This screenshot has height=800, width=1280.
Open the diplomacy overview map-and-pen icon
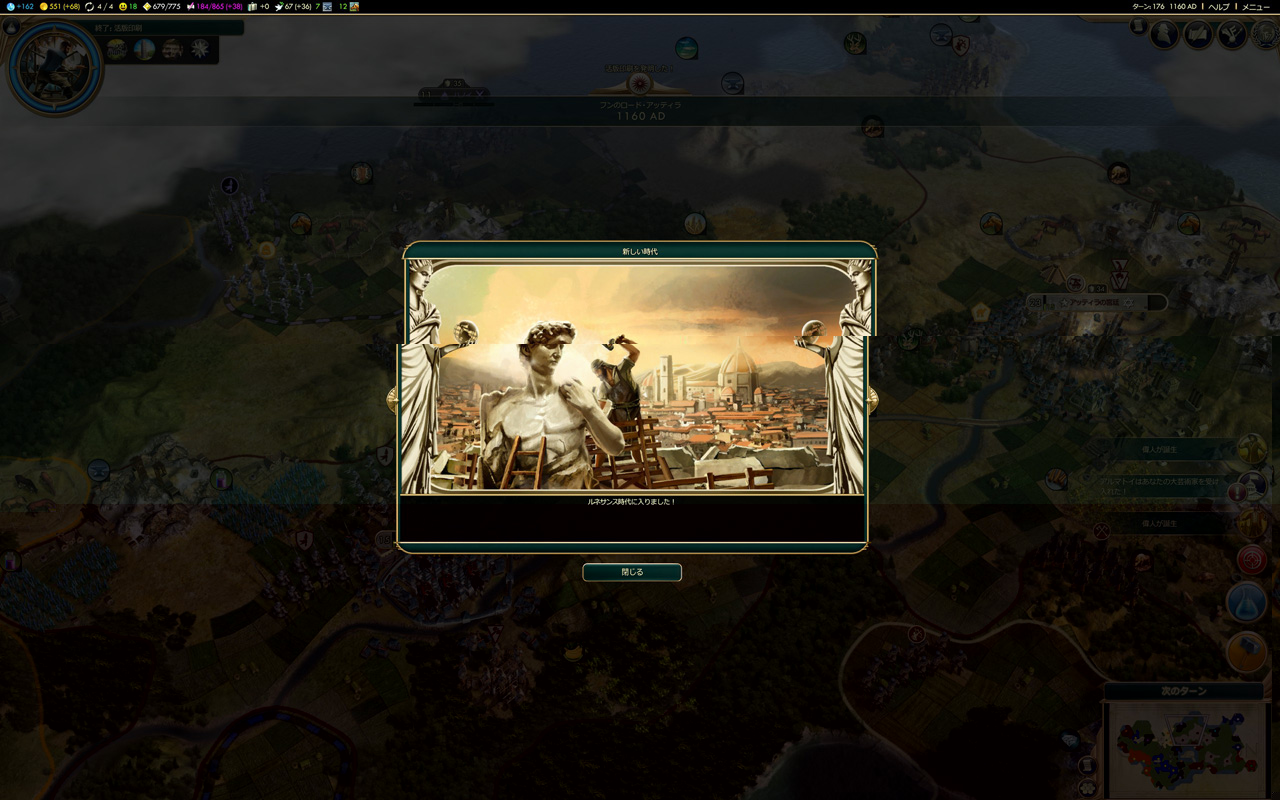pyautogui.click(x=1198, y=35)
